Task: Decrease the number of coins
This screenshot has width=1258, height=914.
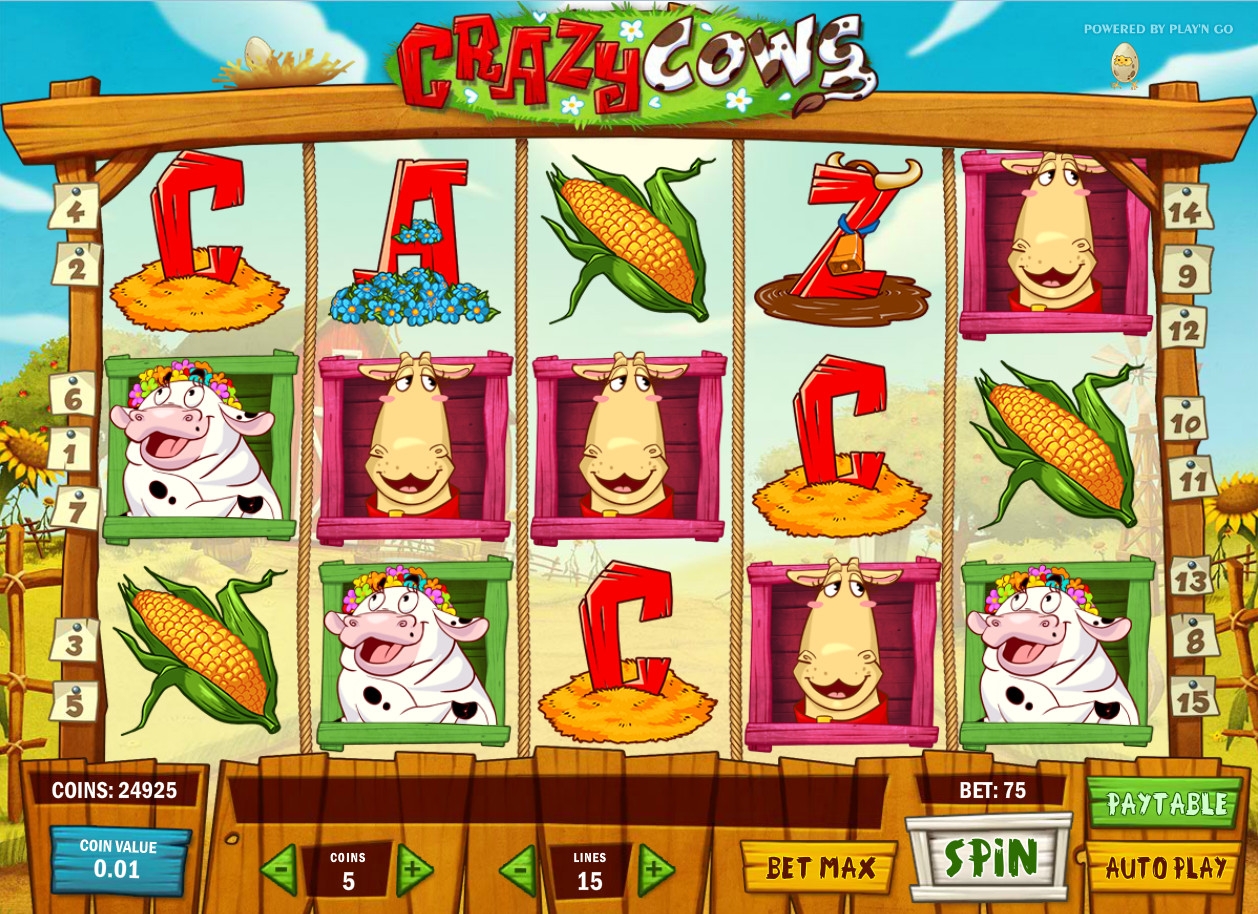Action: pos(279,870)
